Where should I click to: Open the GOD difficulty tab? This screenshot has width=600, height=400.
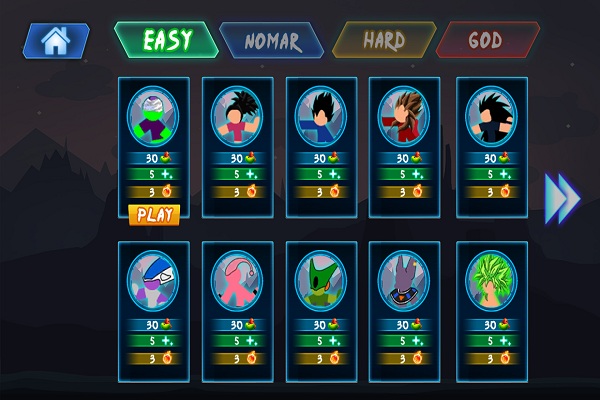click(488, 41)
